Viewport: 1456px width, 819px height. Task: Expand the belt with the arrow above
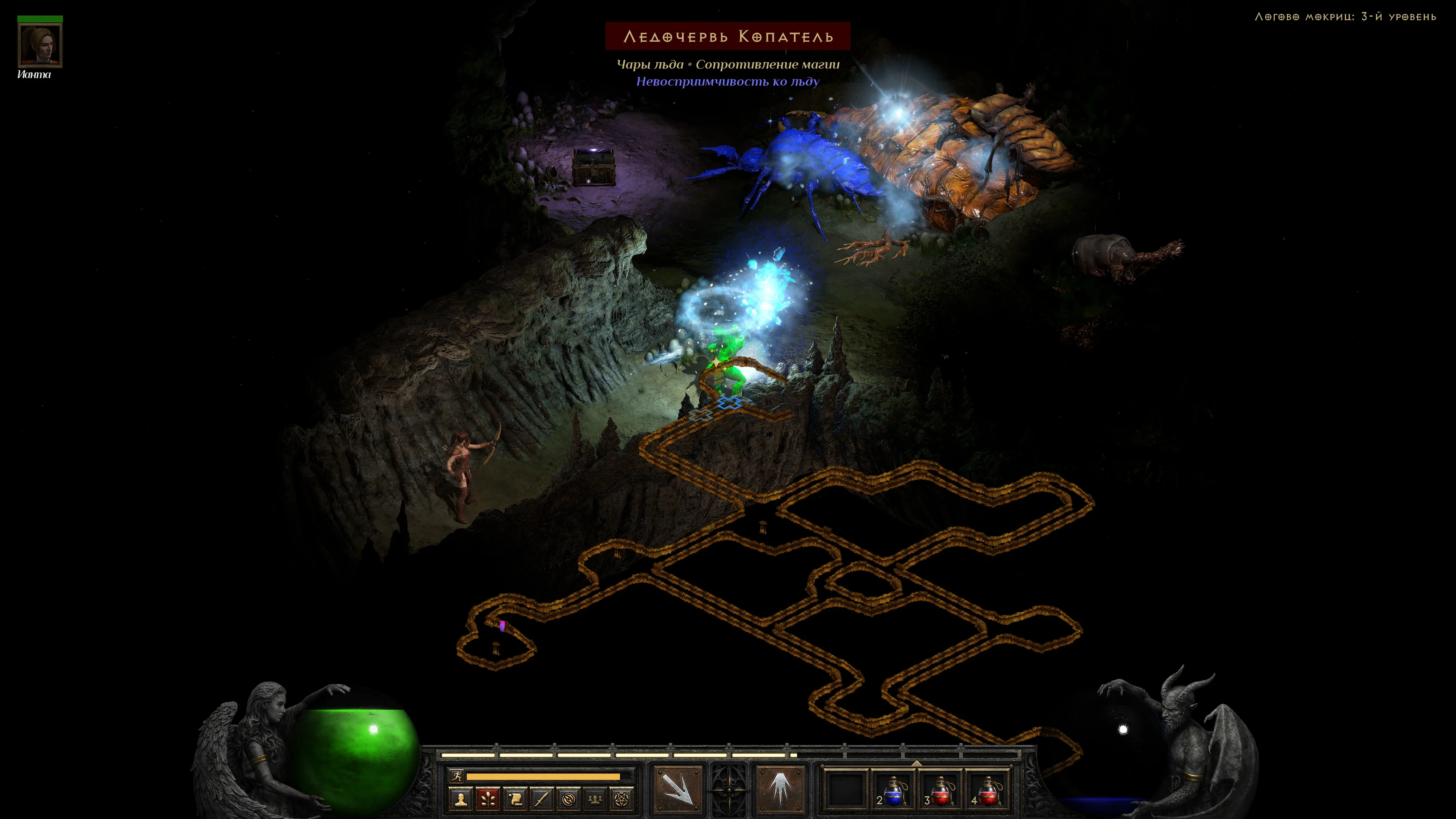pos(916,762)
